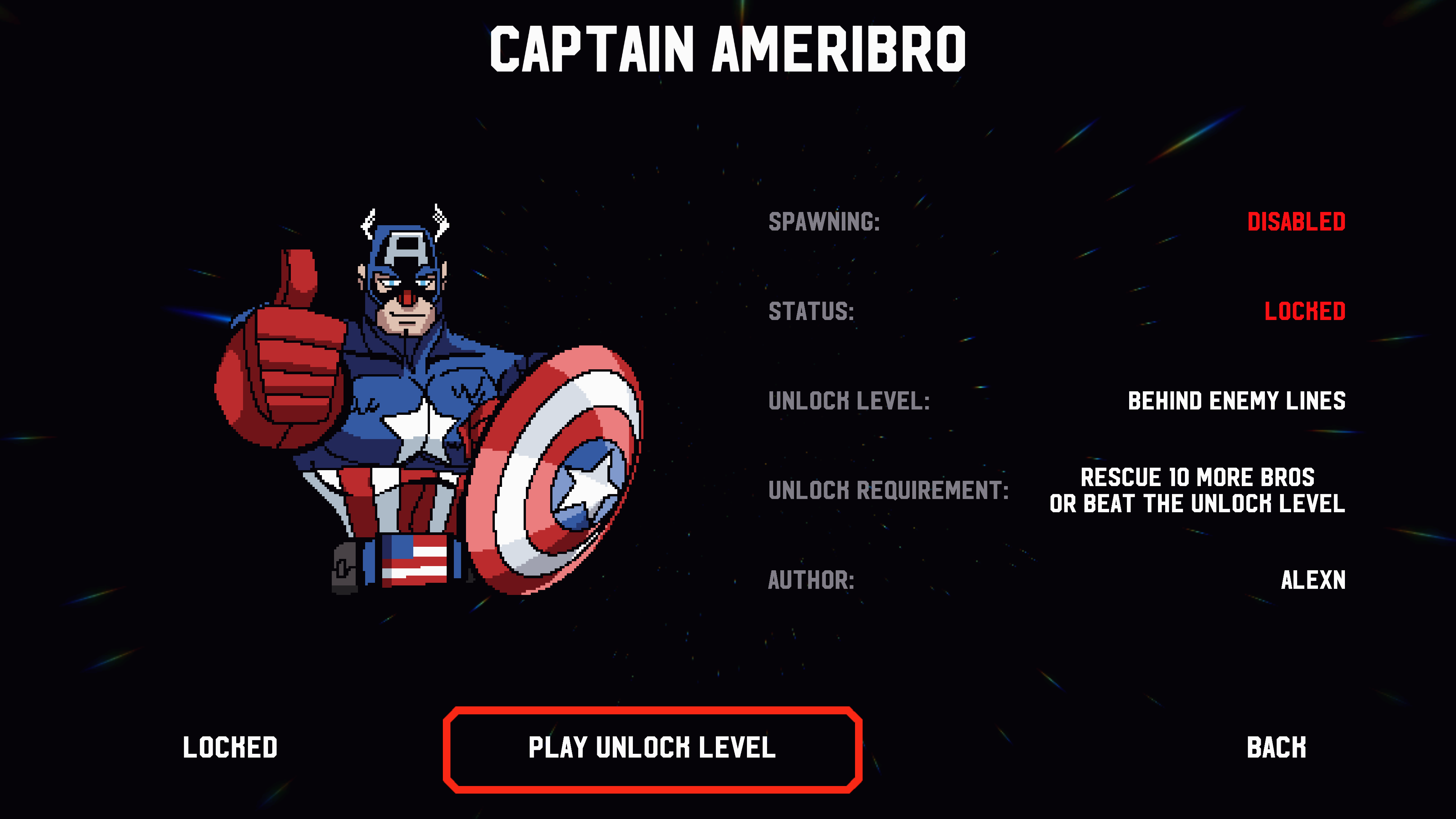
Task: Click the red LOCKED status value
Action: 1305,311
